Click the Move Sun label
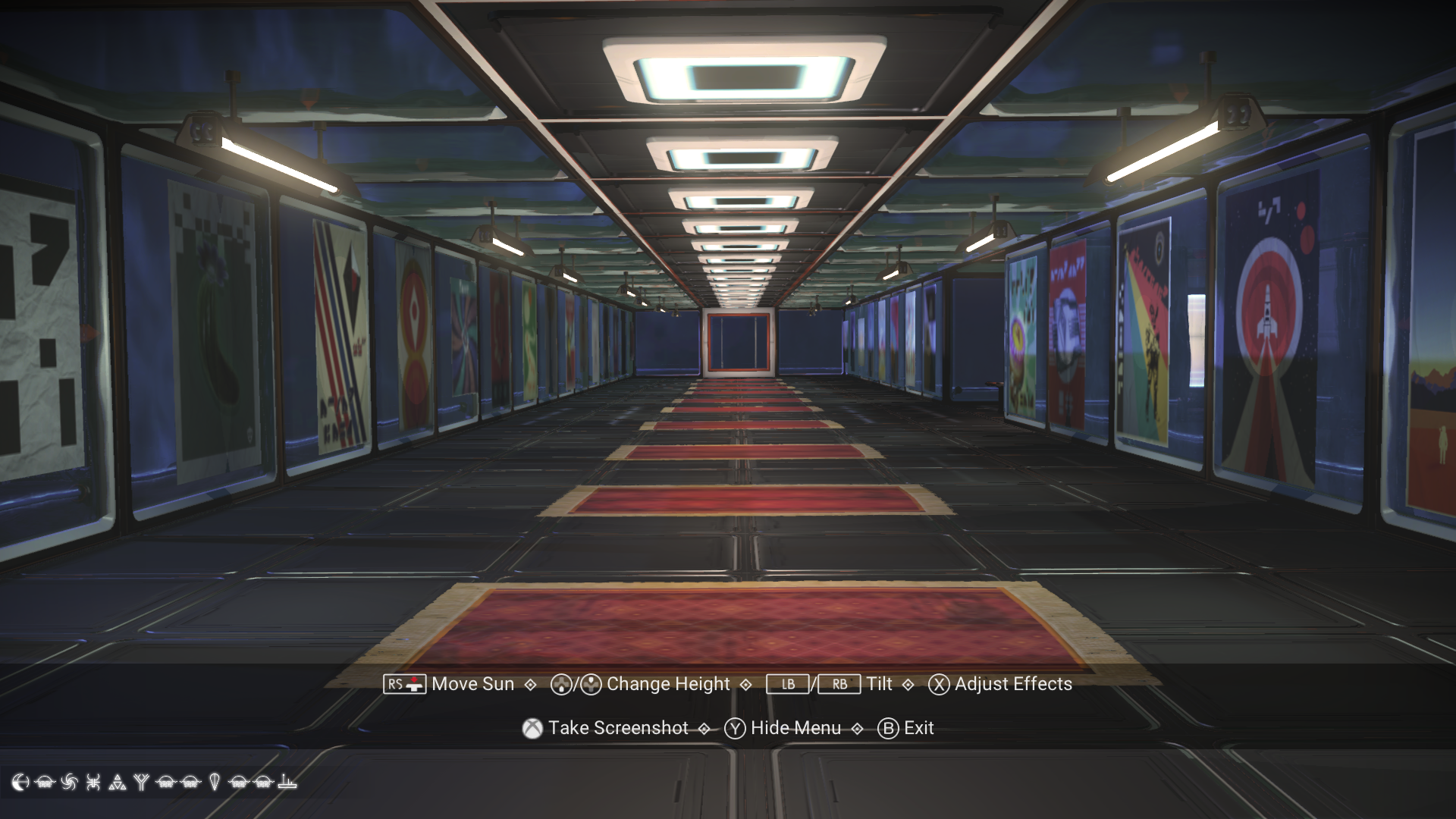1456x819 pixels. pyautogui.click(x=471, y=684)
